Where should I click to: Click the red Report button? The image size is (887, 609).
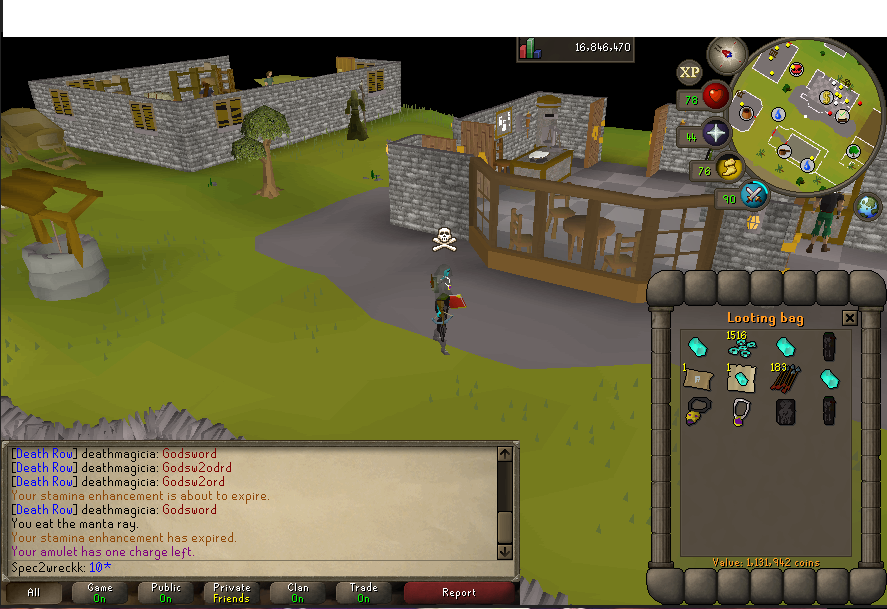coord(458,592)
